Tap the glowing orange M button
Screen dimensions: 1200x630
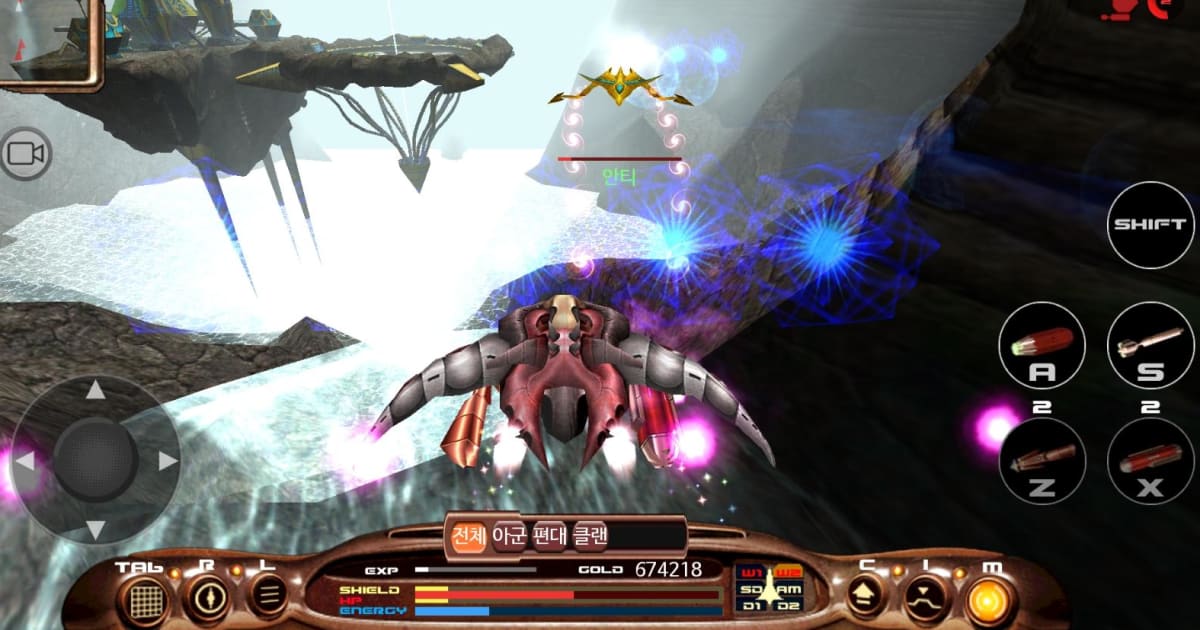point(990,599)
